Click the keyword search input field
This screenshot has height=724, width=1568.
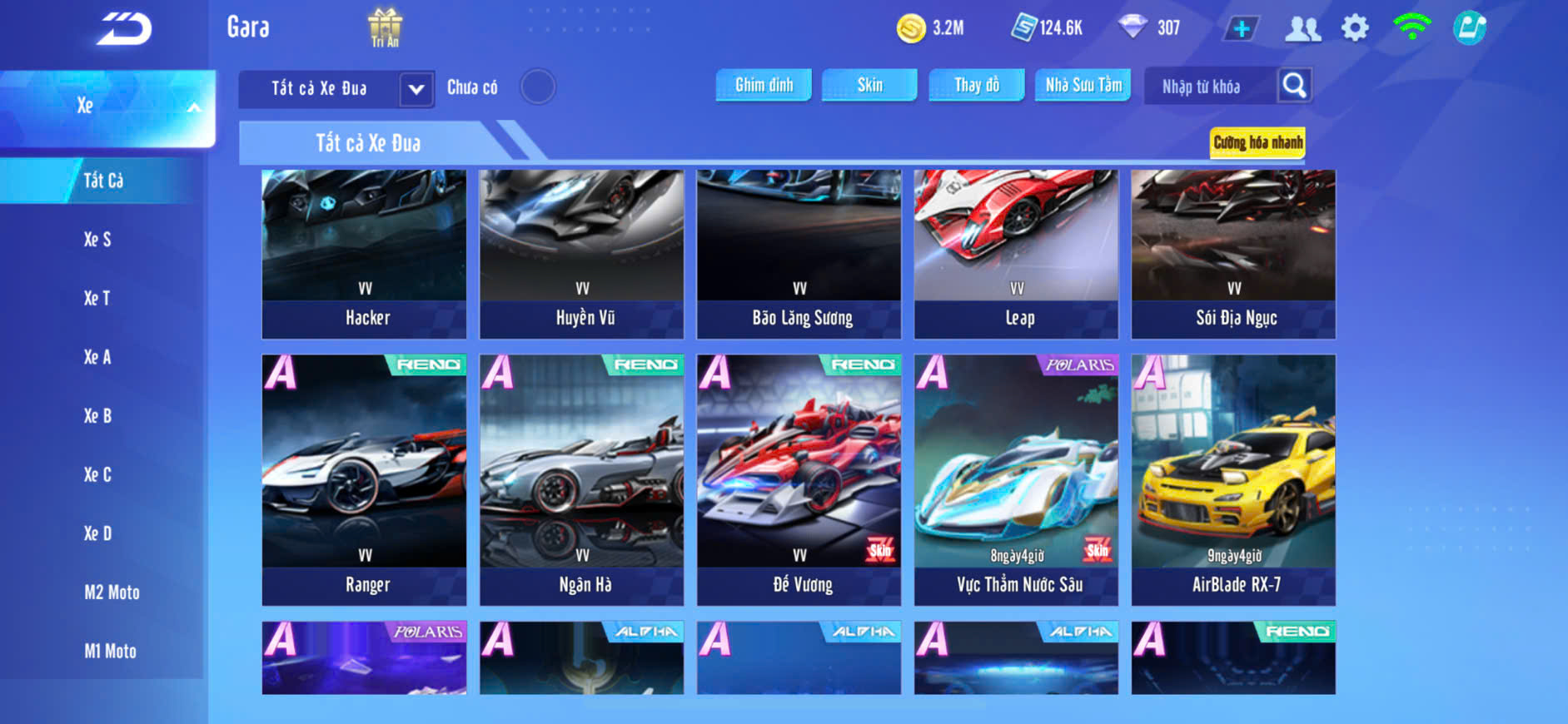point(1209,87)
